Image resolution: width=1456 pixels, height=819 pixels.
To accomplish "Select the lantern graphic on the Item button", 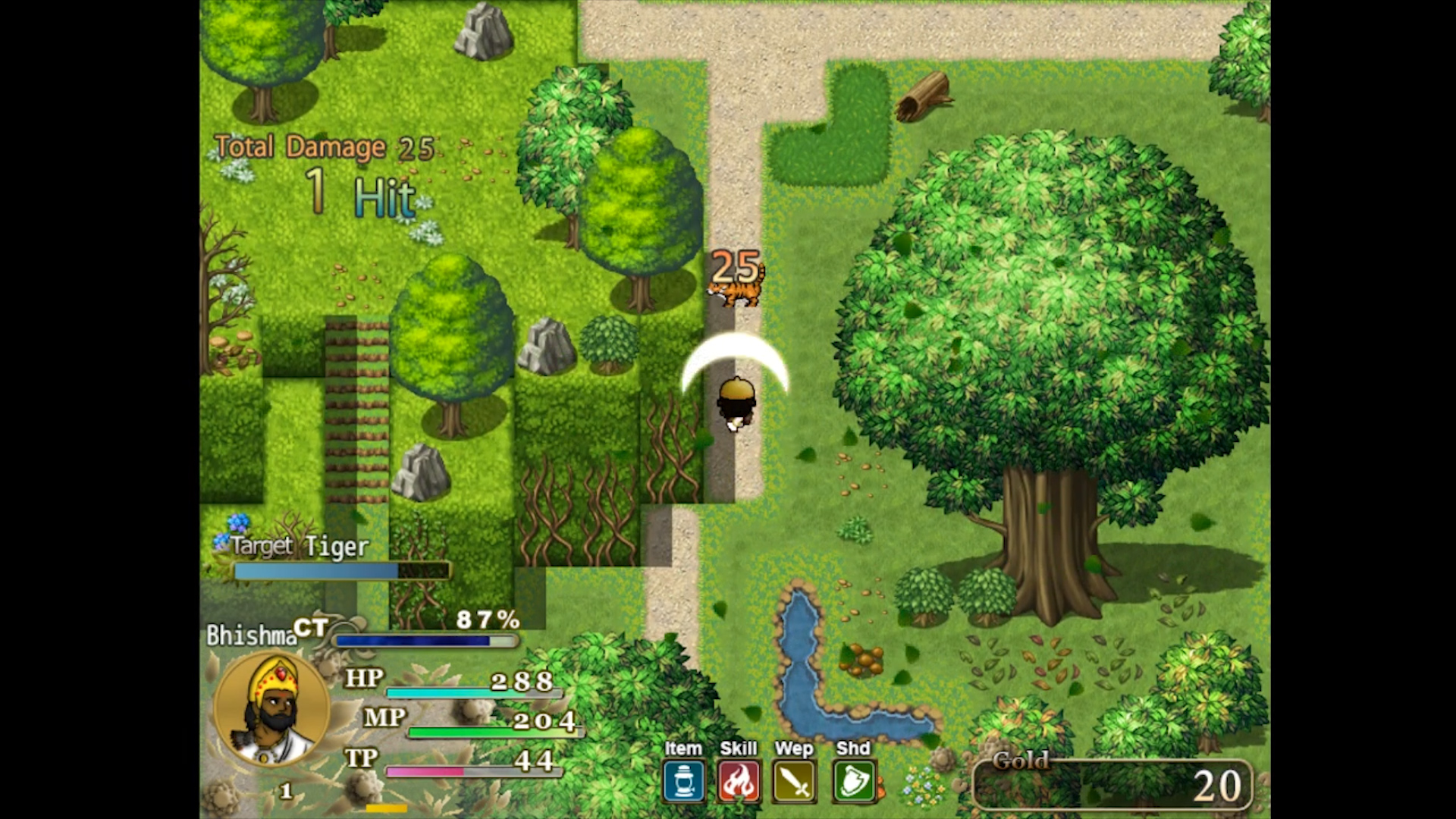I will (682, 780).
